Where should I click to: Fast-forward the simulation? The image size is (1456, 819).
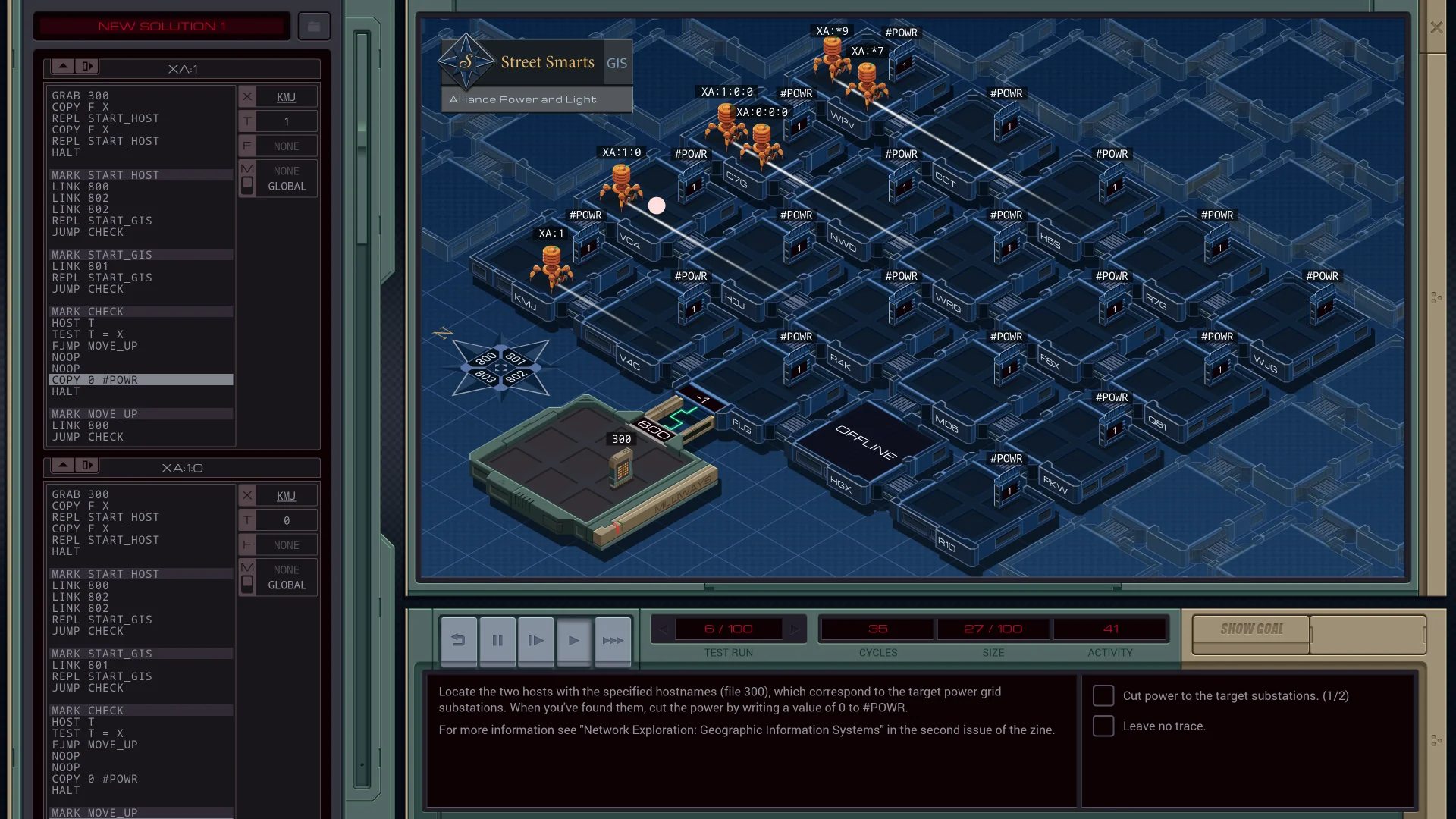[x=613, y=641]
